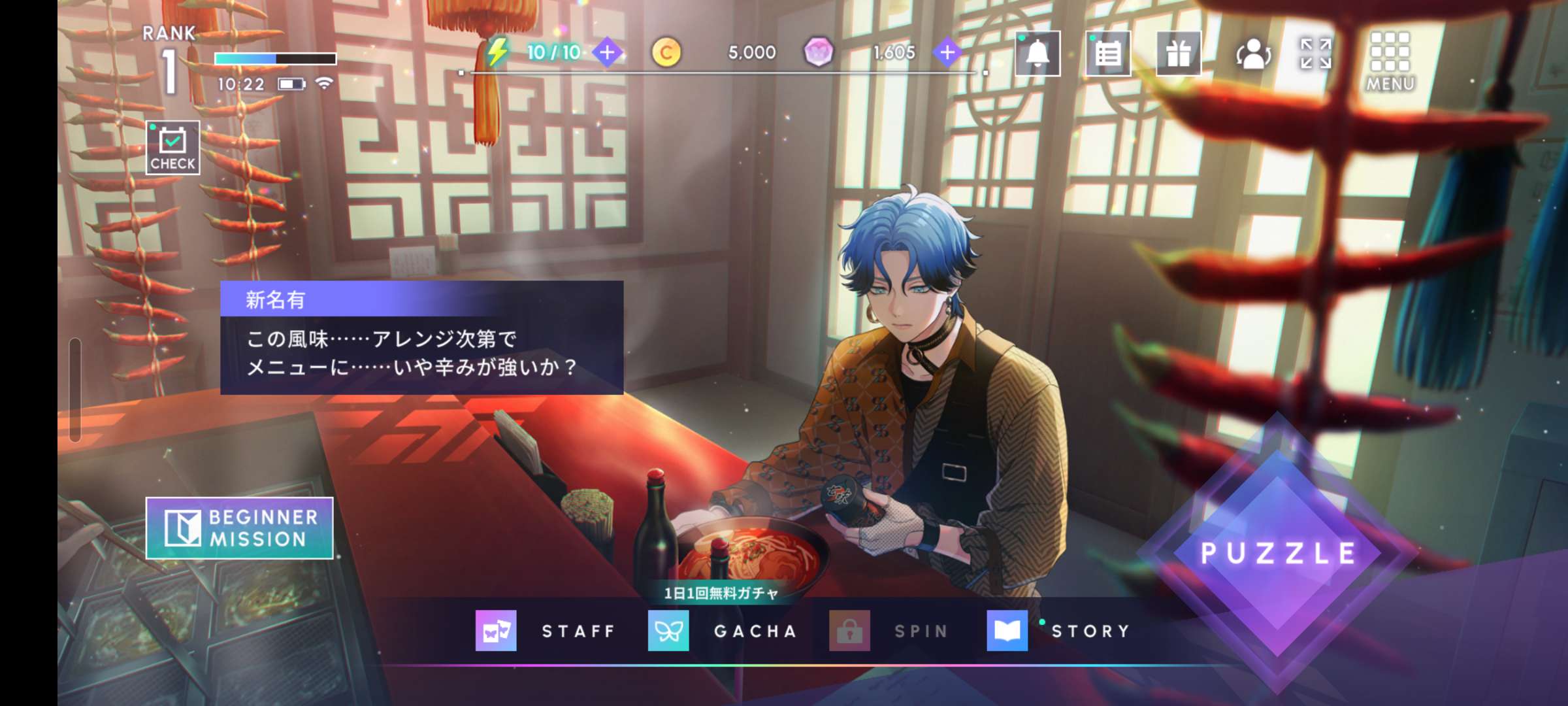Screen dimensions: 1568x706
Task: Toggle fullscreen view with expand arrows
Action: pos(1315,54)
